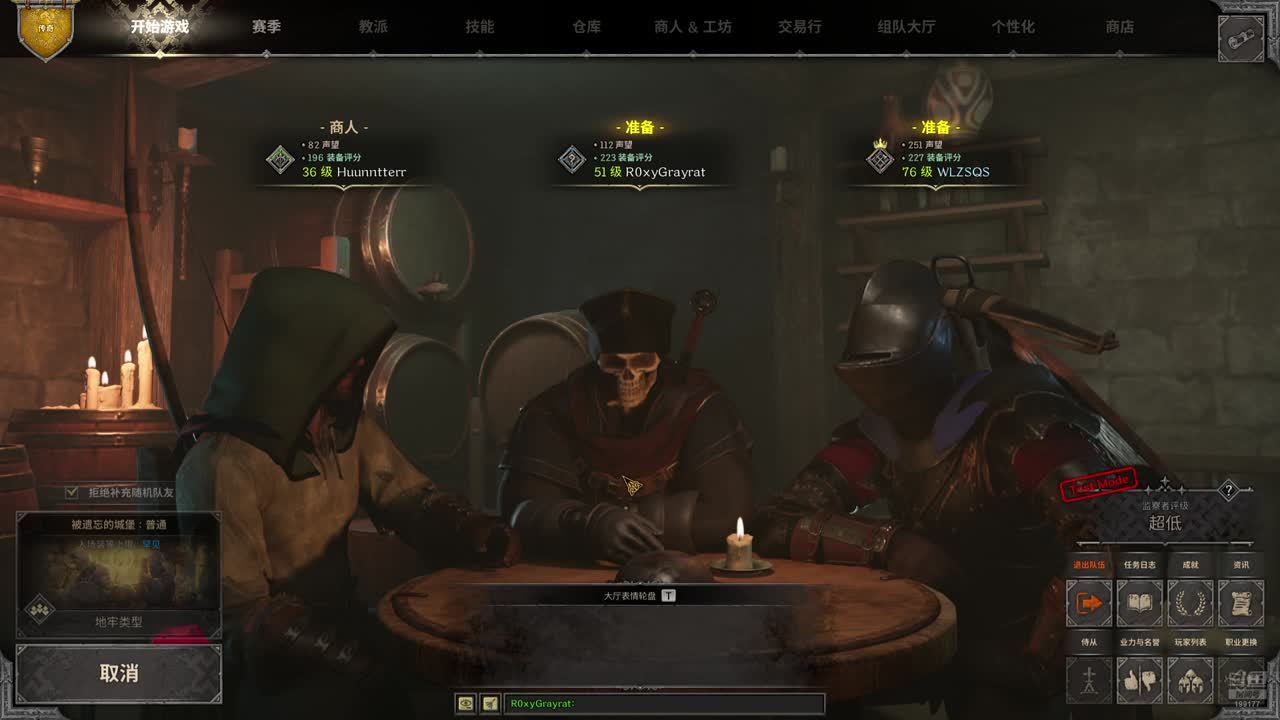Open the 个性化 (Customization) tab
1280x720 pixels.
1013,27
